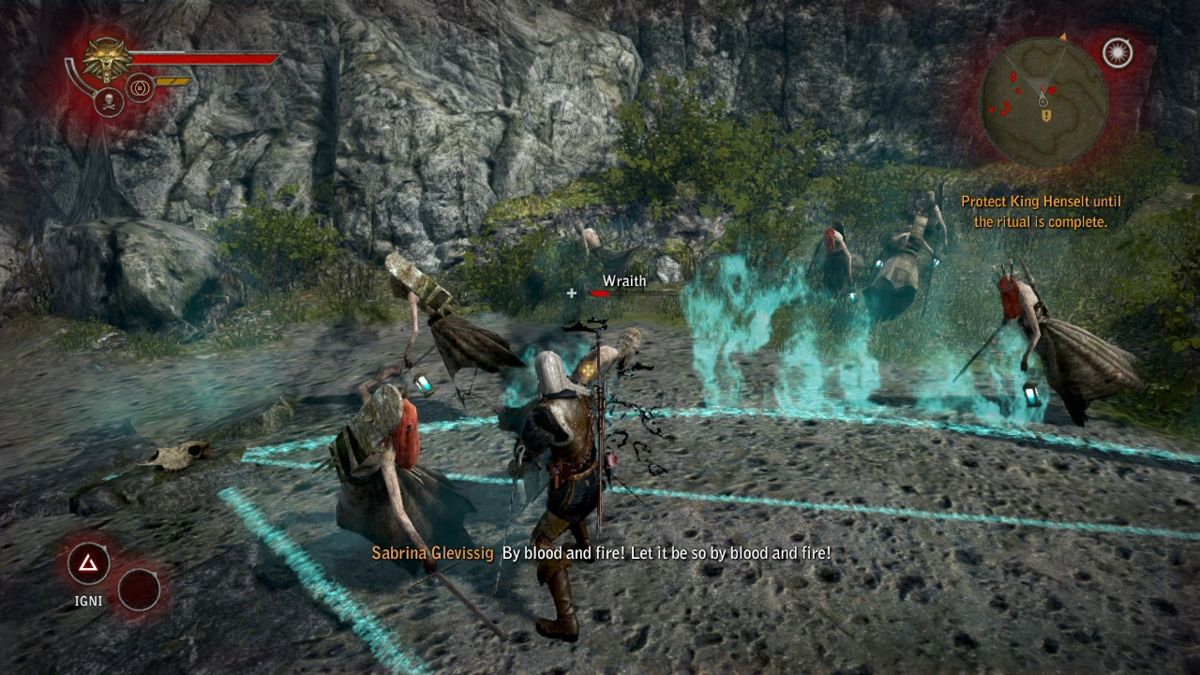
Task: Click the Protect King Henselt objective text
Action: pos(1041,211)
